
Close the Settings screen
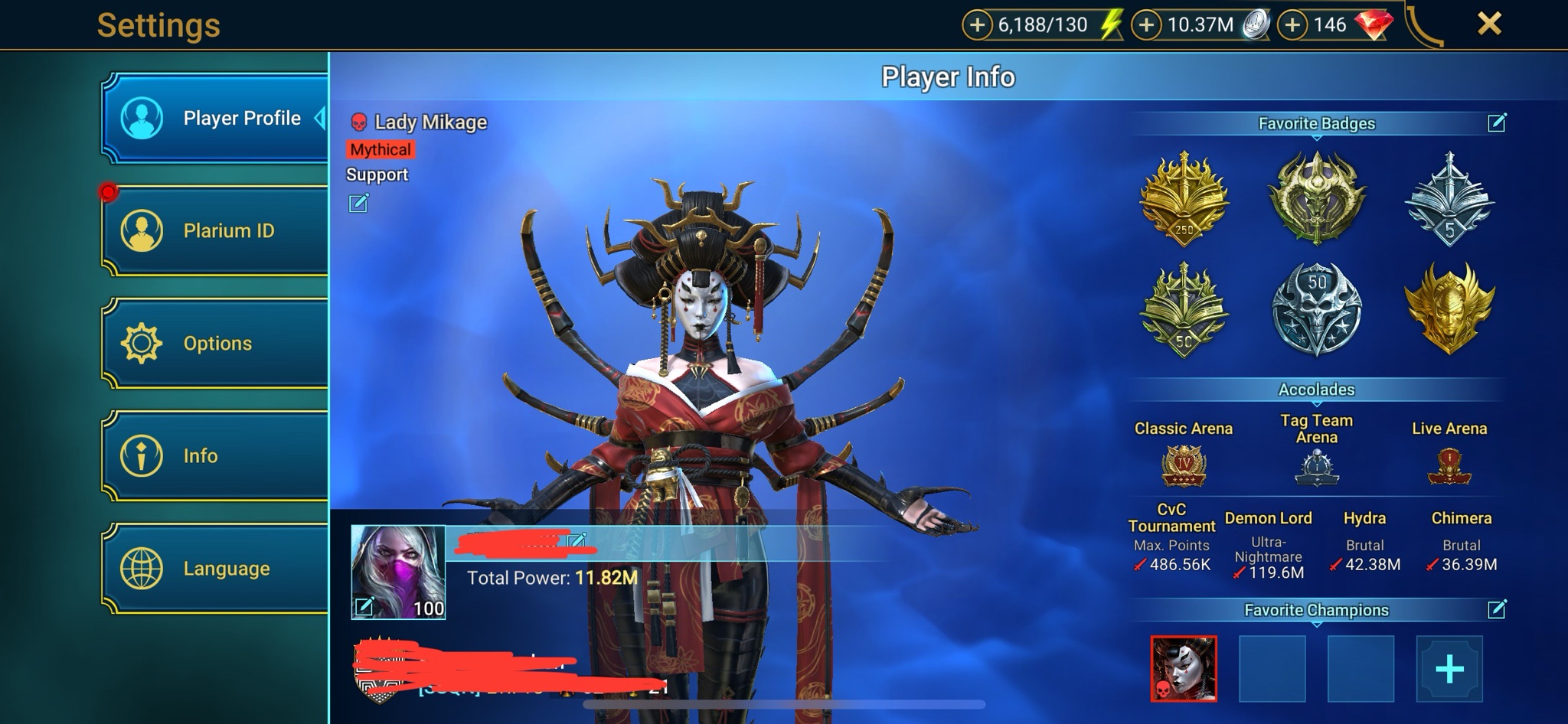1488,24
